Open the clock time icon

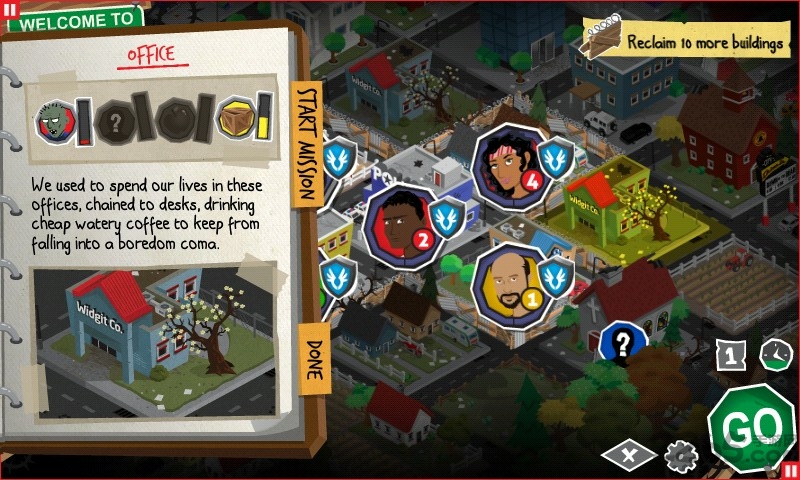[x=775, y=354]
